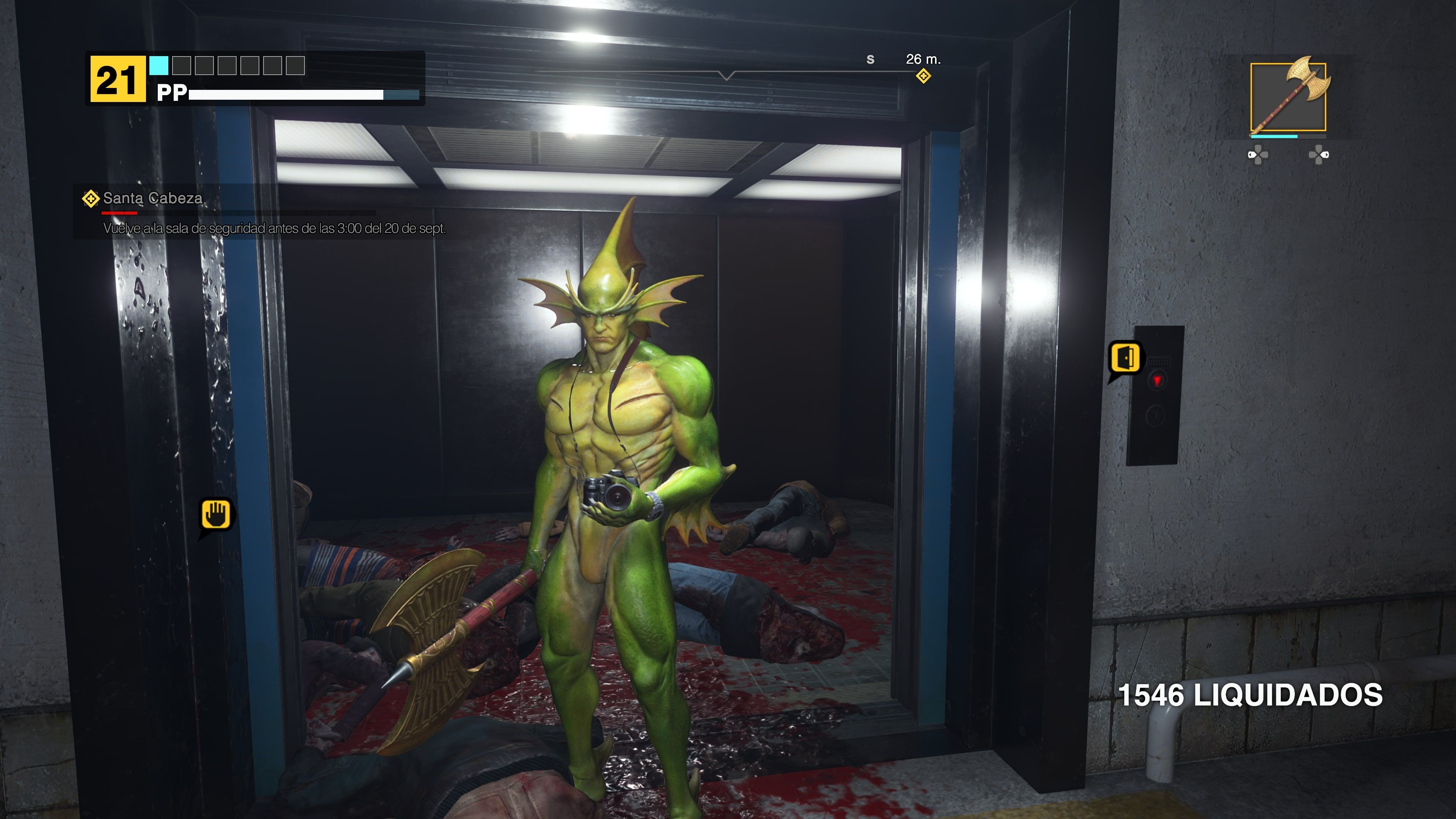Click the 26 m. distance readout
This screenshot has width=1456, height=819.
pos(924,59)
